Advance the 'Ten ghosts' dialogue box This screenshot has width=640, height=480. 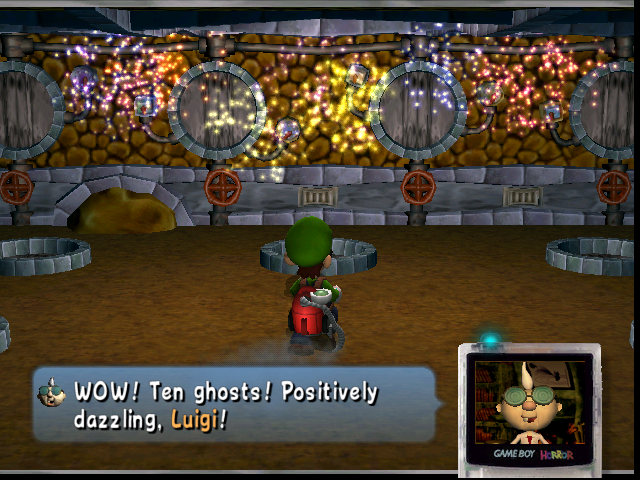click(235, 405)
